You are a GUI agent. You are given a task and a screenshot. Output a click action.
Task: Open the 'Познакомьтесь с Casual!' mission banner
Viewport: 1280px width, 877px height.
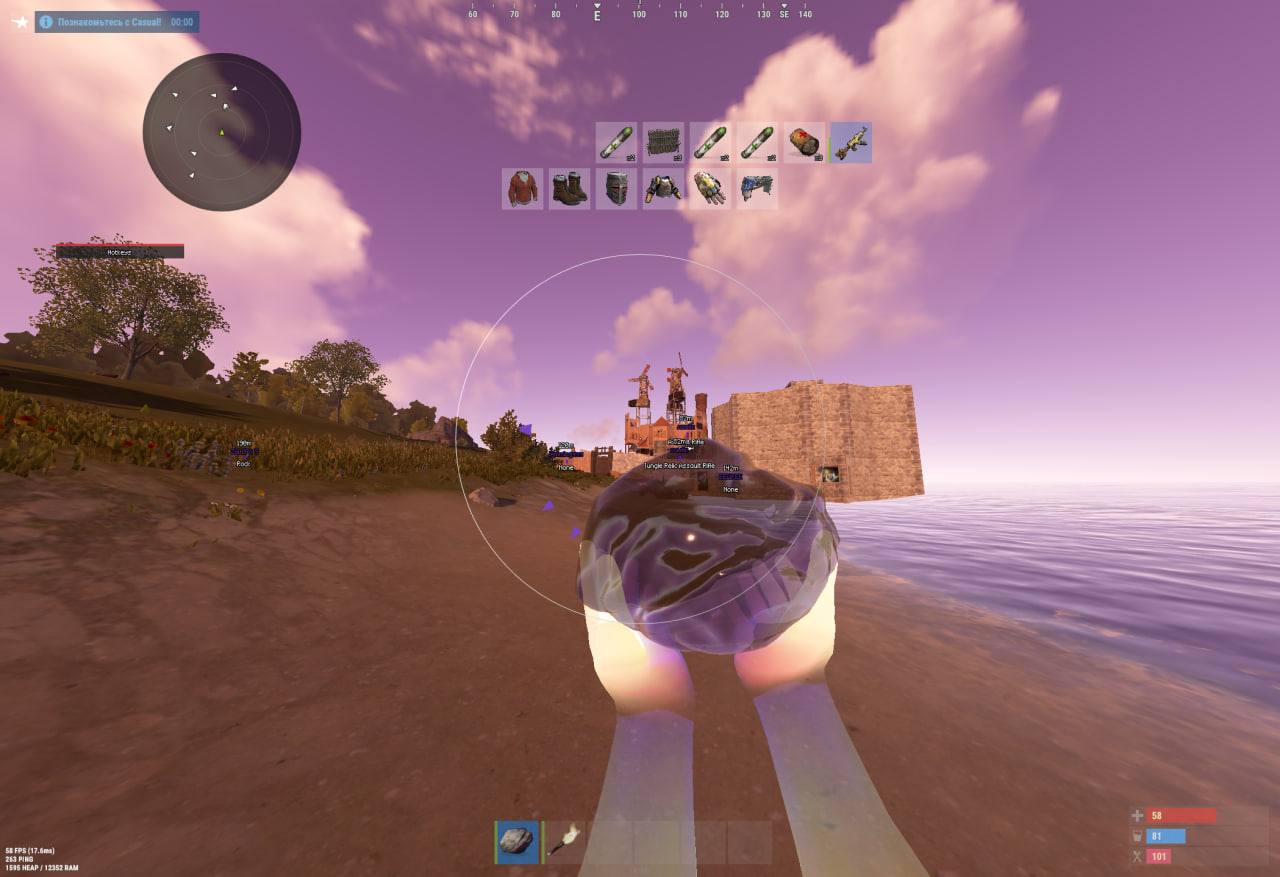pos(120,21)
